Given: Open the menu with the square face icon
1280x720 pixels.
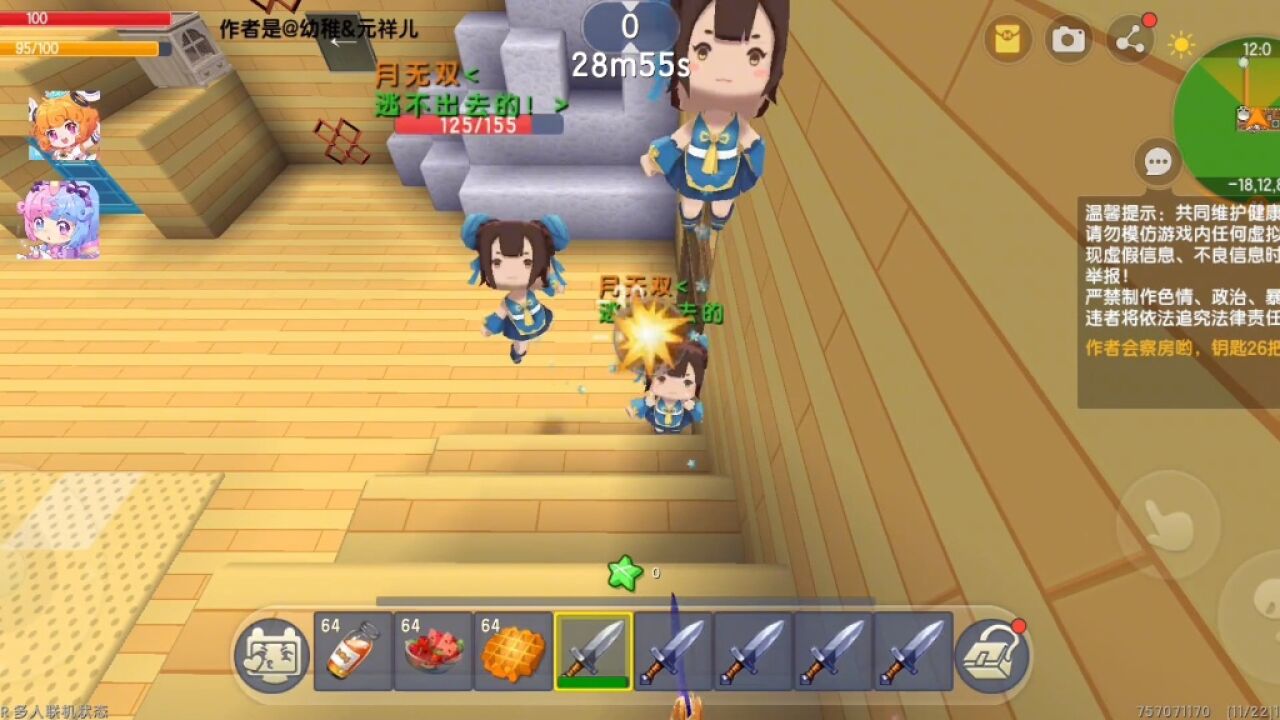Looking at the screenshot, I should click(272, 655).
